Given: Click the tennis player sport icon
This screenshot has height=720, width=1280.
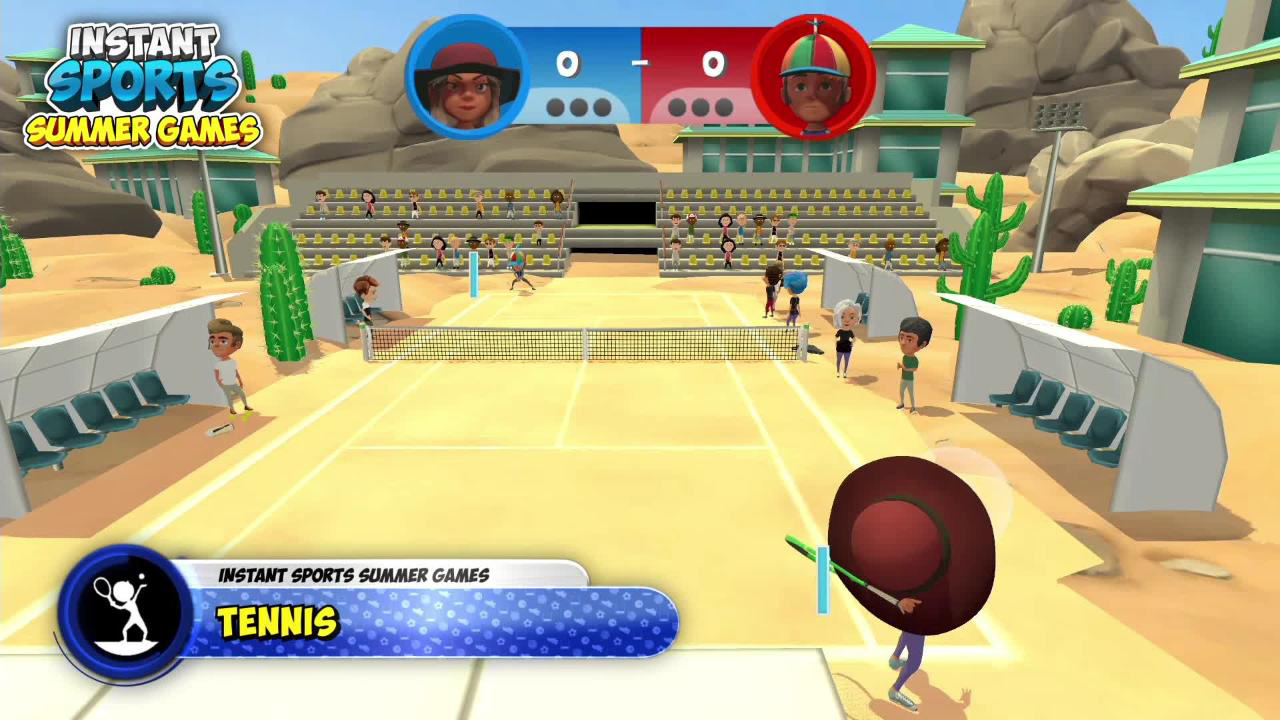Looking at the screenshot, I should [x=124, y=612].
